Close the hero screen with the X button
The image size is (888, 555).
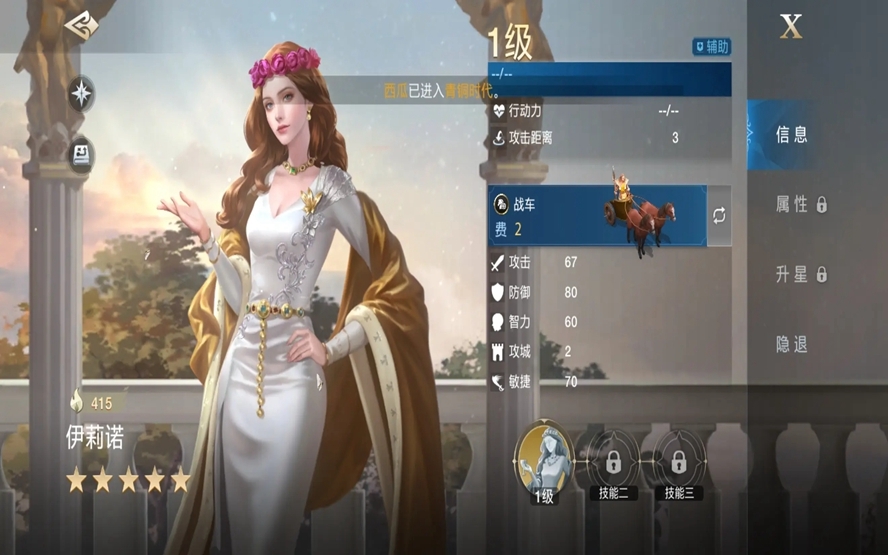[x=791, y=28]
